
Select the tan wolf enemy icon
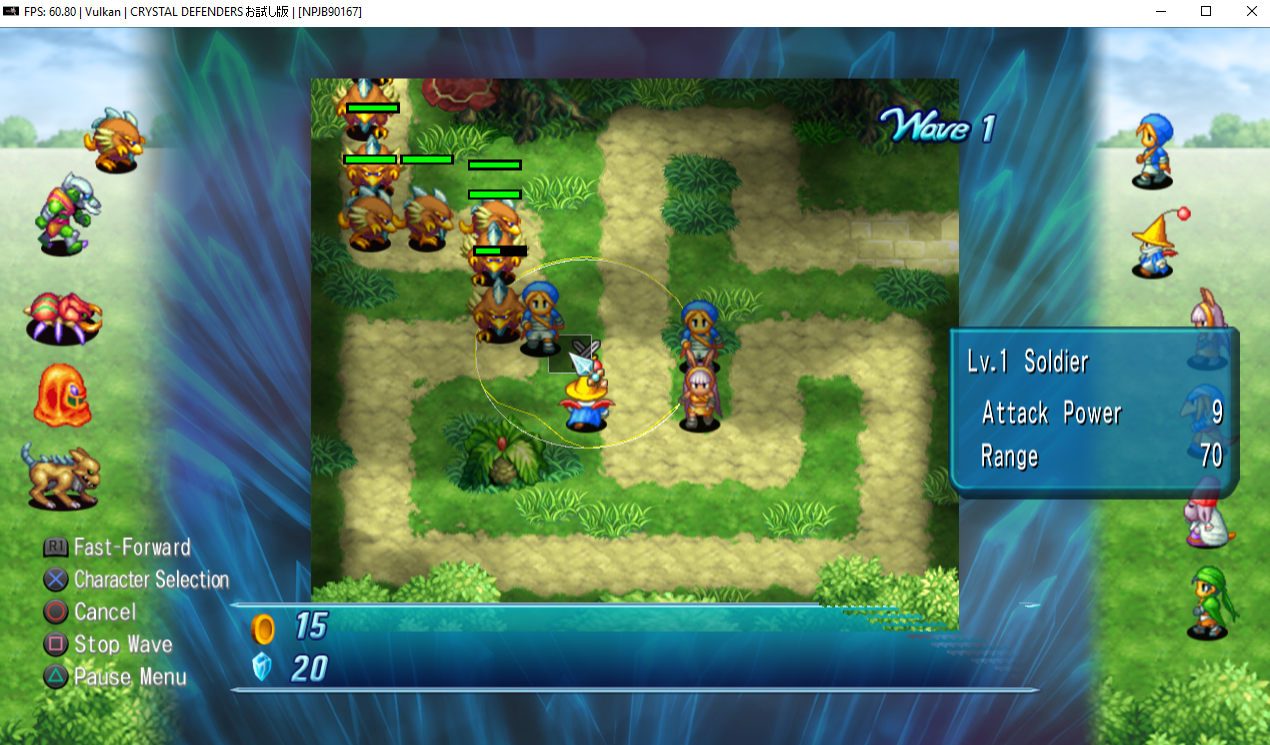tap(62, 476)
